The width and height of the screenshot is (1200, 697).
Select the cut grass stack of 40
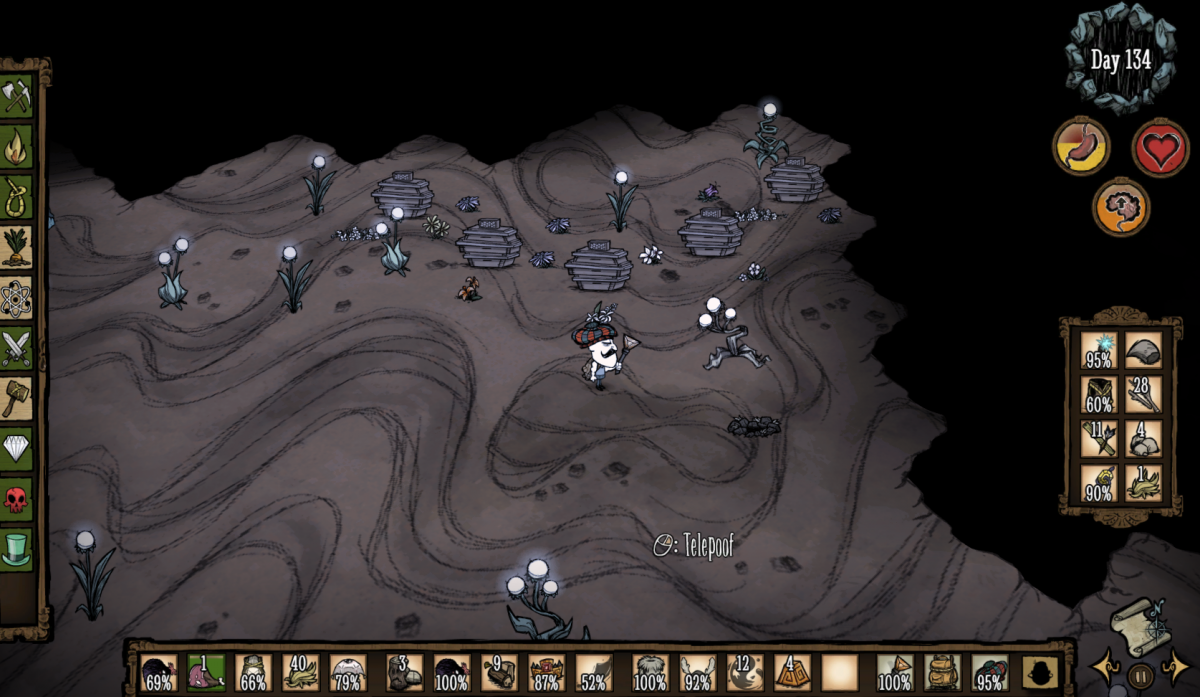(300, 674)
